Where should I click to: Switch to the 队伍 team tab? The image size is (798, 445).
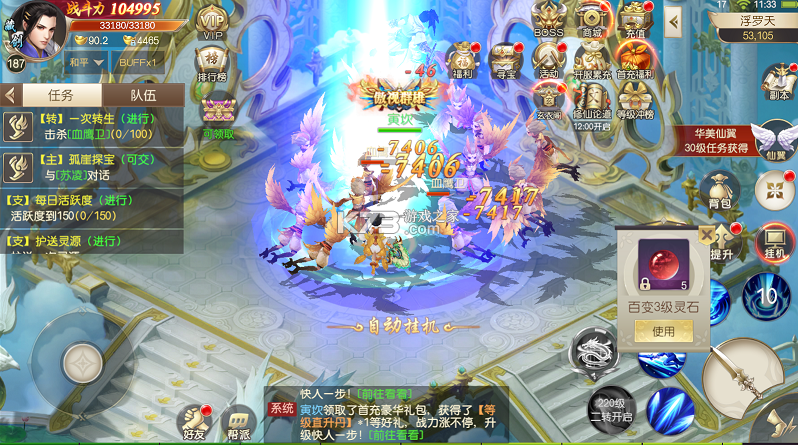click(x=143, y=95)
